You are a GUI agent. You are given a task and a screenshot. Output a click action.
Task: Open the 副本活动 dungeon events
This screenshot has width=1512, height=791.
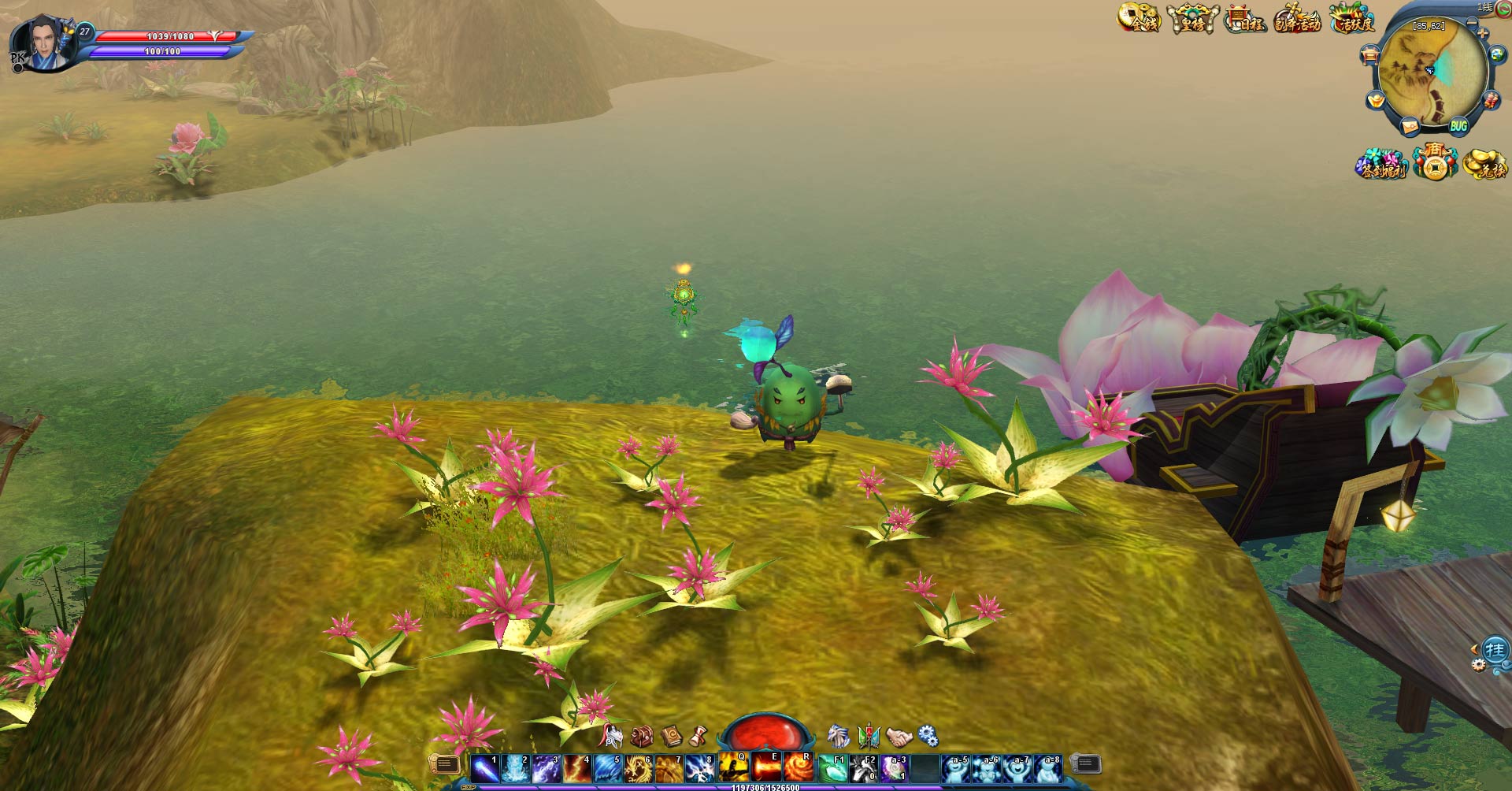1297,19
